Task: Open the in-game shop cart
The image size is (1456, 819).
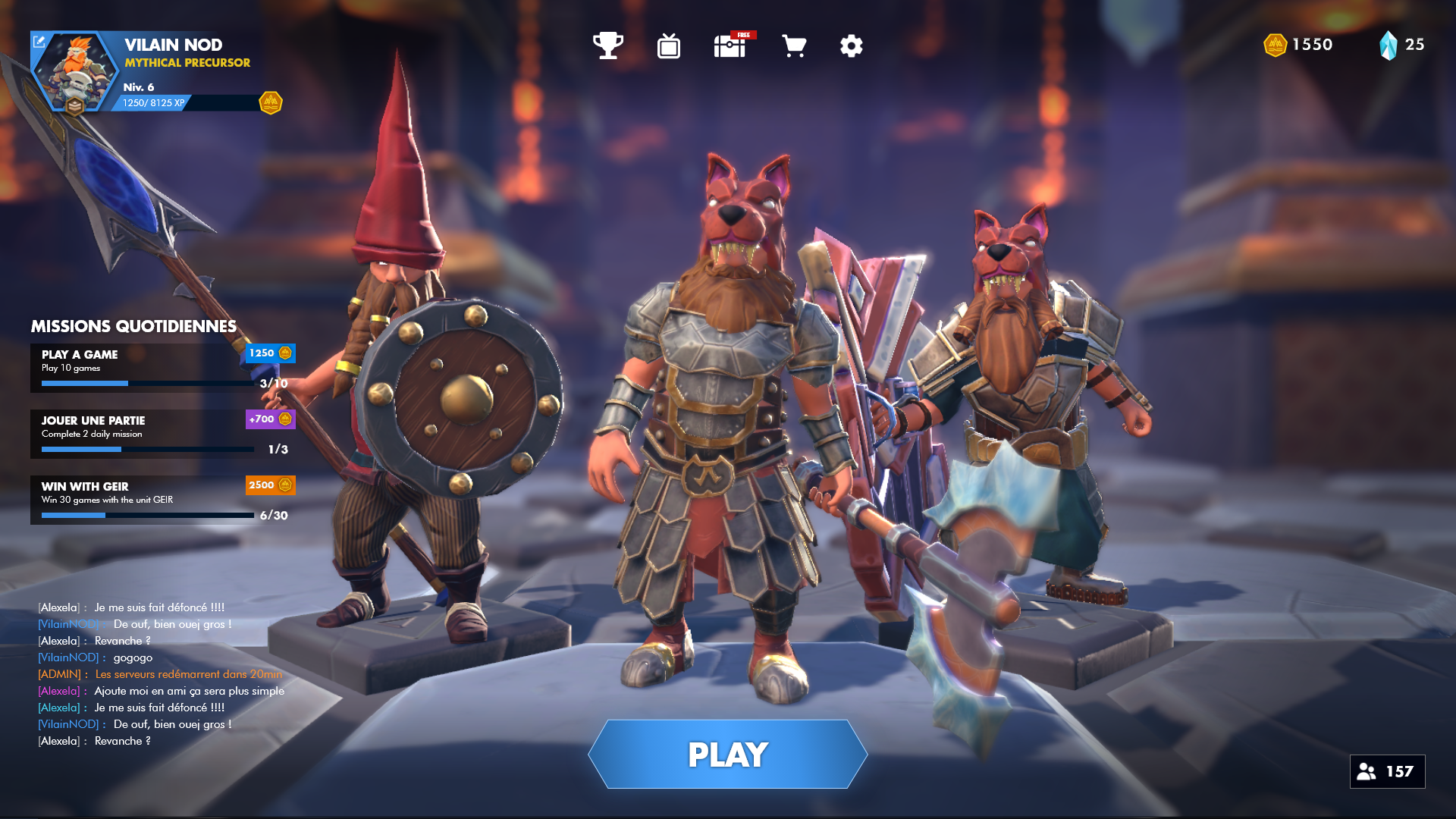Action: (793, 45)
